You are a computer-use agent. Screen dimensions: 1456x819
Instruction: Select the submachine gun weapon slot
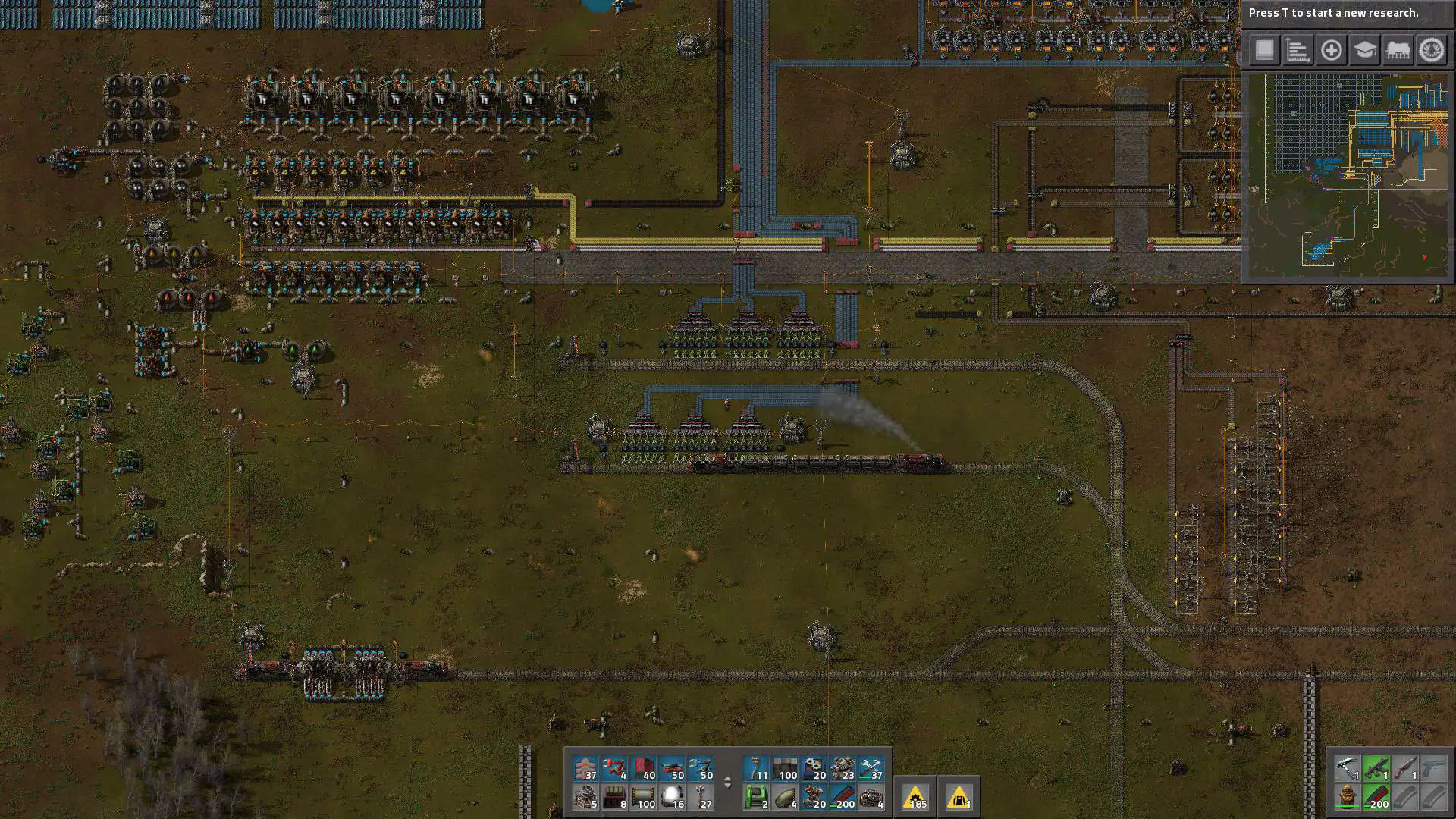coord(1376,768)
